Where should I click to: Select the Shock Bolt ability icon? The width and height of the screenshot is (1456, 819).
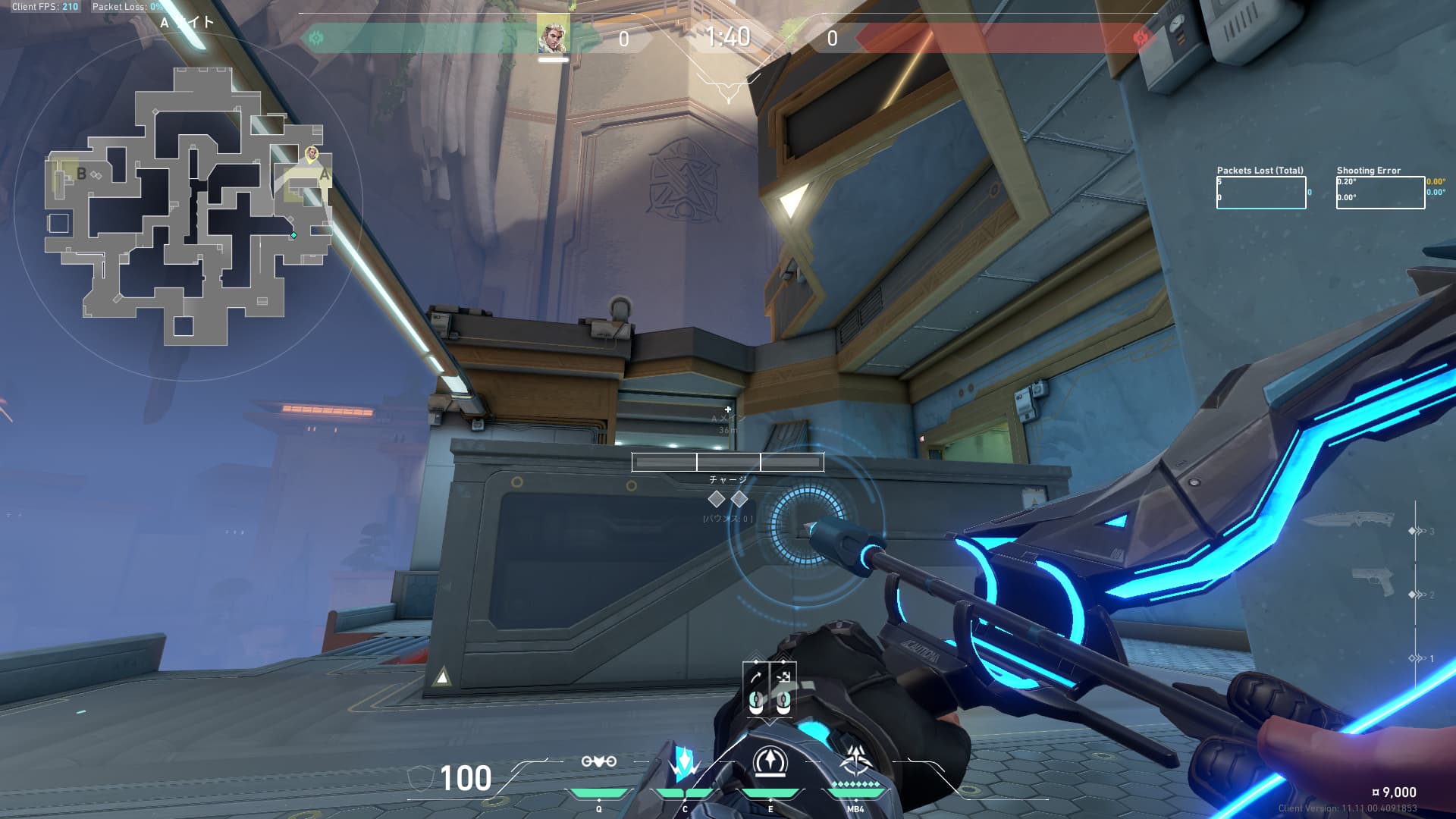pos(598,761)
